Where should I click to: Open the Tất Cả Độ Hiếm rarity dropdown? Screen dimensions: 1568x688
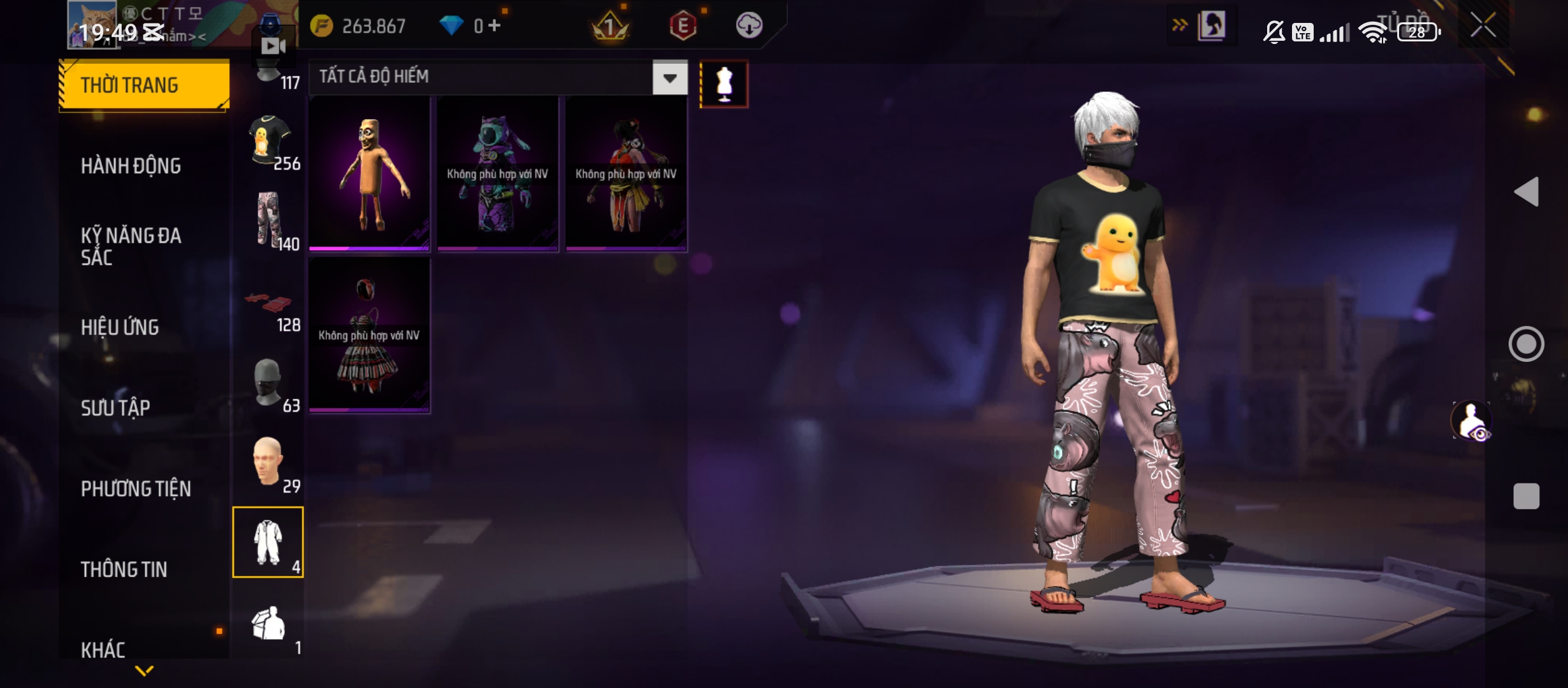[x=669, y=78]
